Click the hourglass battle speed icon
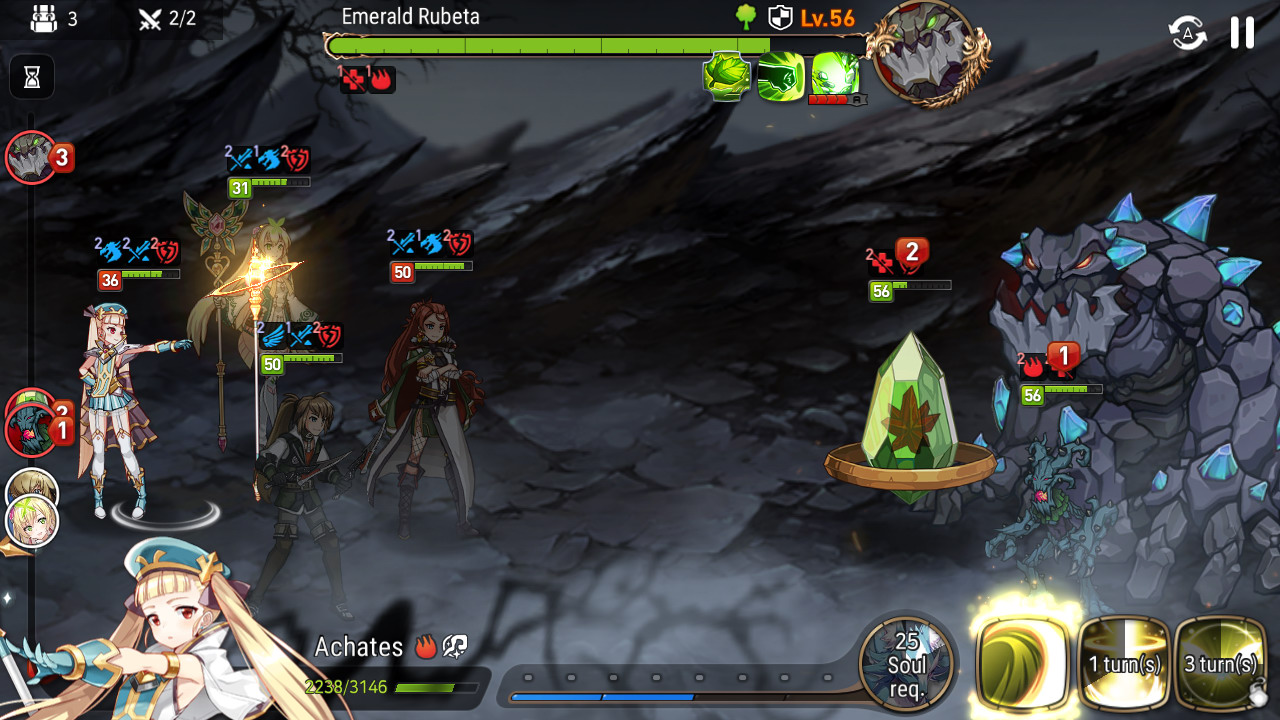Screen dimensions: 1280x720 [x=32, y=77]
